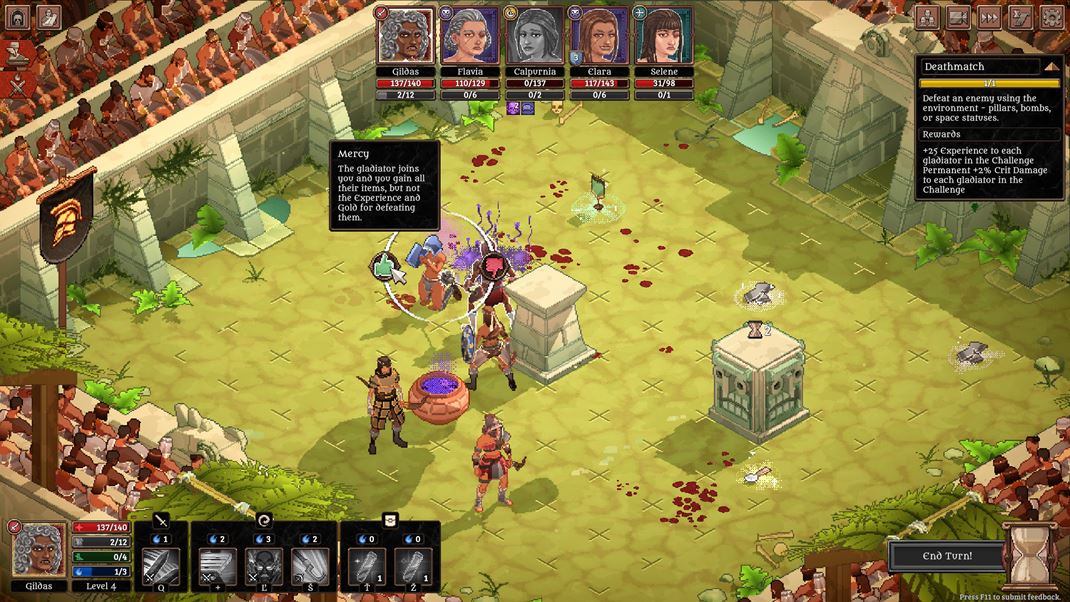1070x602 pixels.
Task: Toggle the fast-forward speed button
Action: coord(989,17)
